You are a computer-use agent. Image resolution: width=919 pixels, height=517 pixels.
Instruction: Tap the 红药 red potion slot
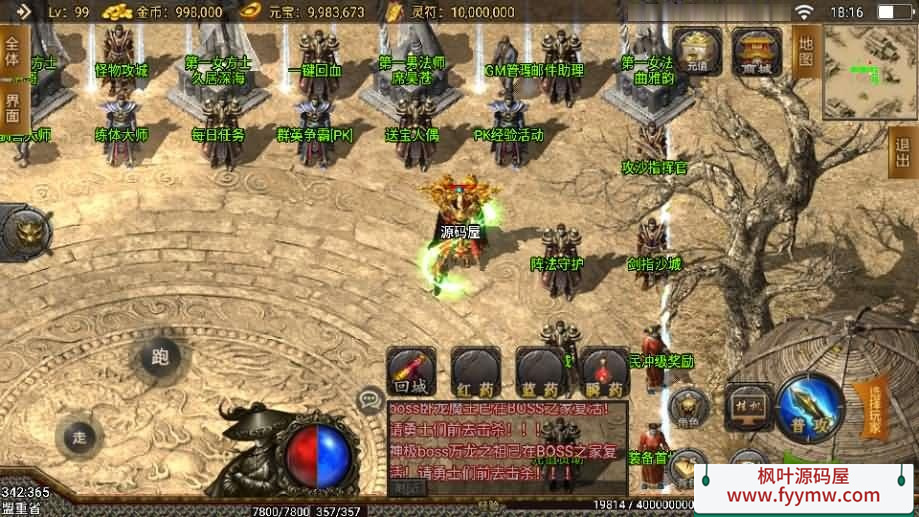(x=476, y=372)
